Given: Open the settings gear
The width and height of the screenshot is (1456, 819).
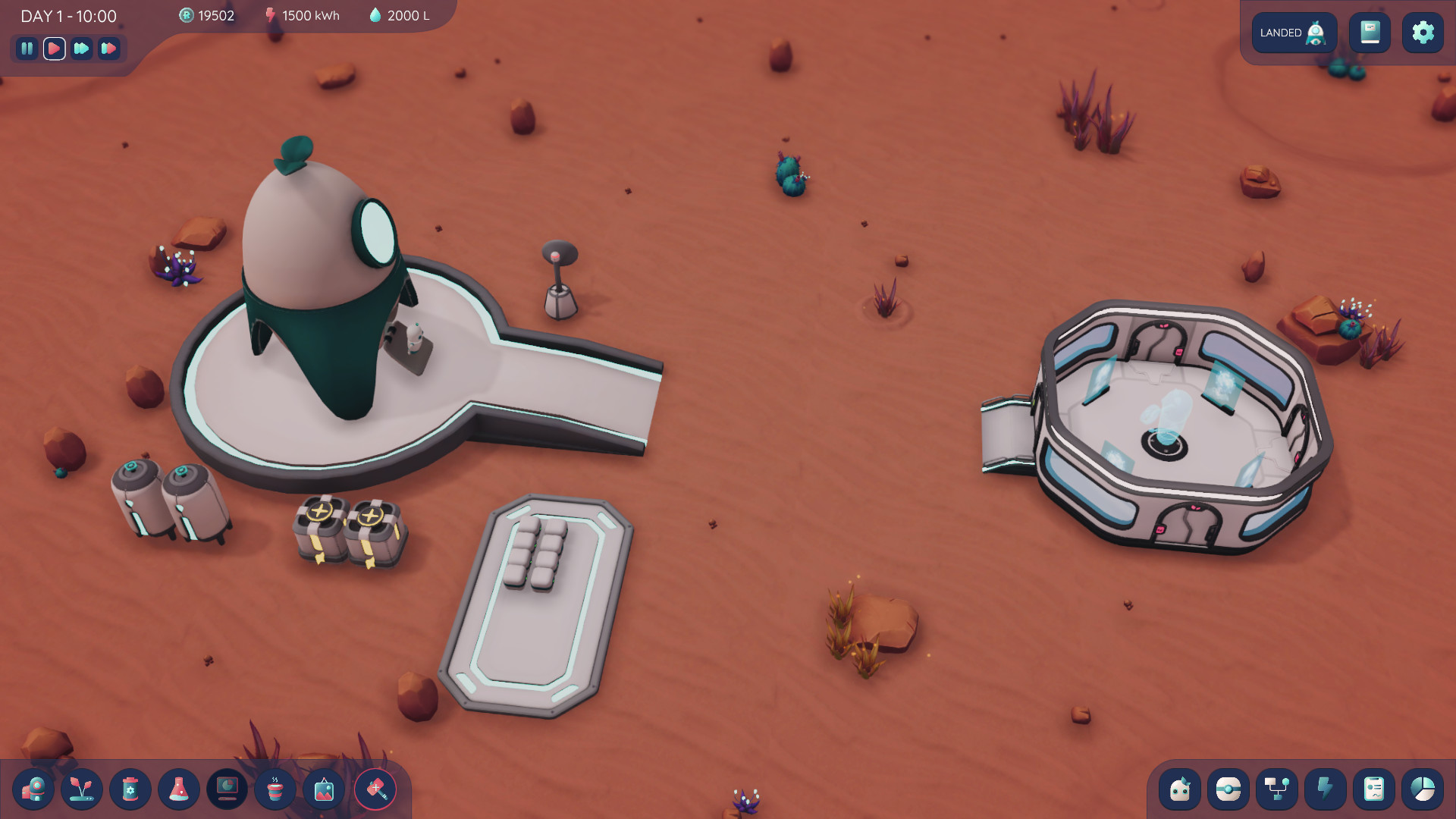Looking at the screenshot, I should [x=1423, y=33].
